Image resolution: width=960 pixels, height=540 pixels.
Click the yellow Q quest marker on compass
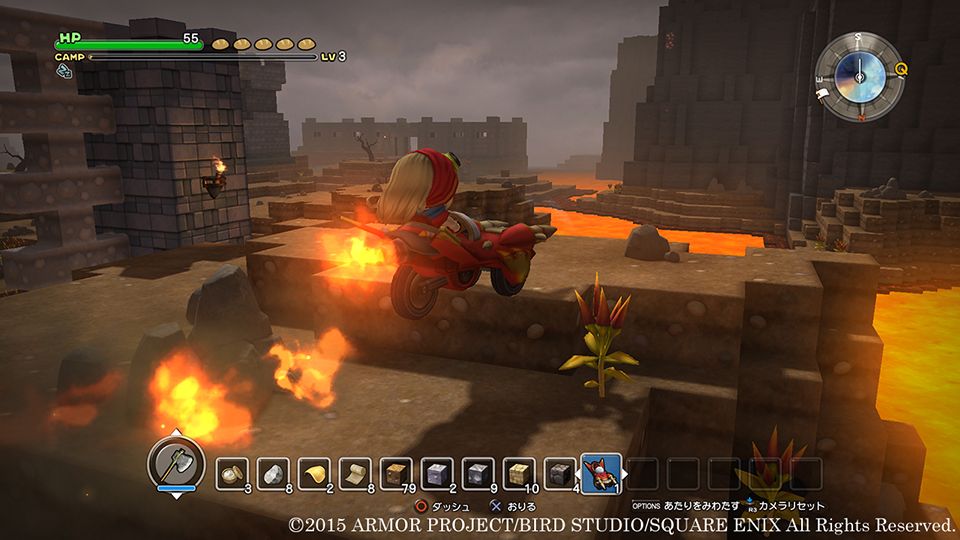[902, 69]
